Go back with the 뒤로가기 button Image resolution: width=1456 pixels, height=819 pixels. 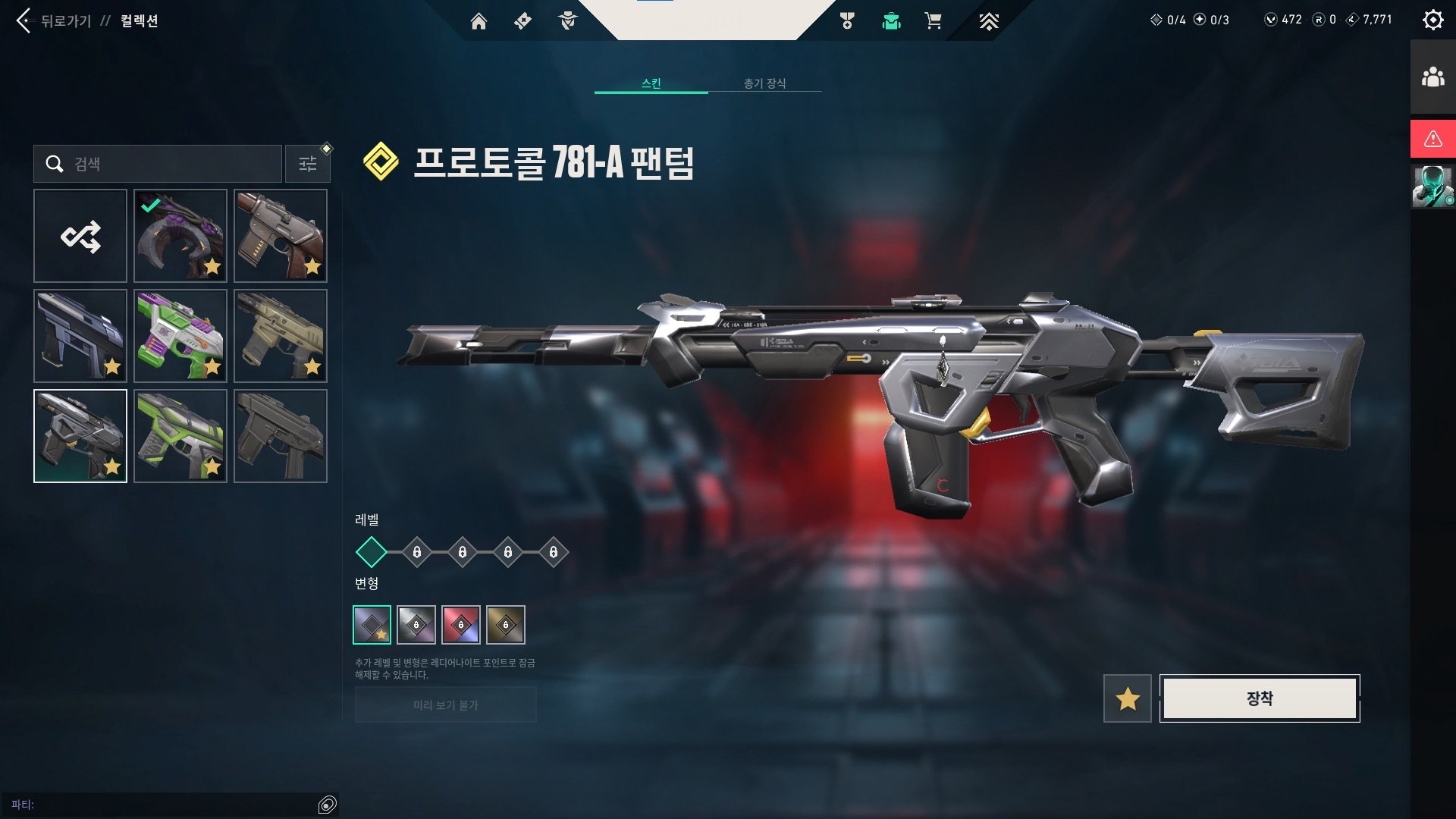tap(52, 20)
